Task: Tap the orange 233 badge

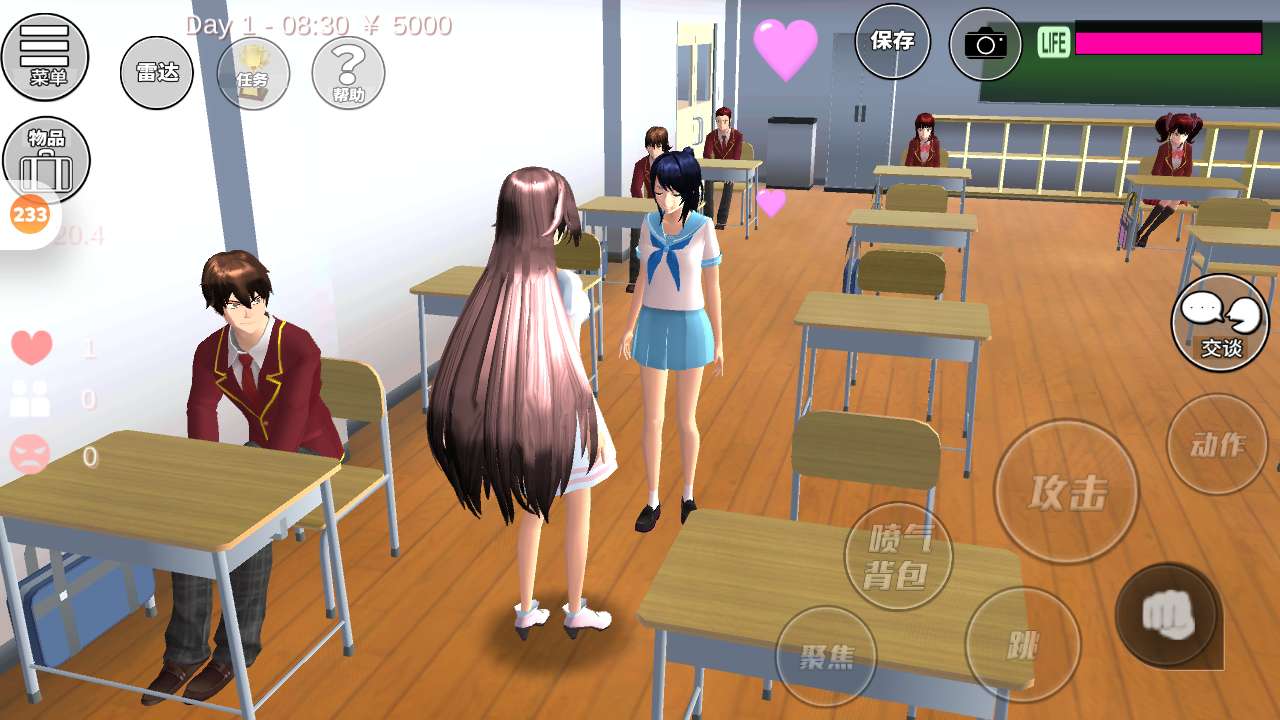Action: click(30, 214)
